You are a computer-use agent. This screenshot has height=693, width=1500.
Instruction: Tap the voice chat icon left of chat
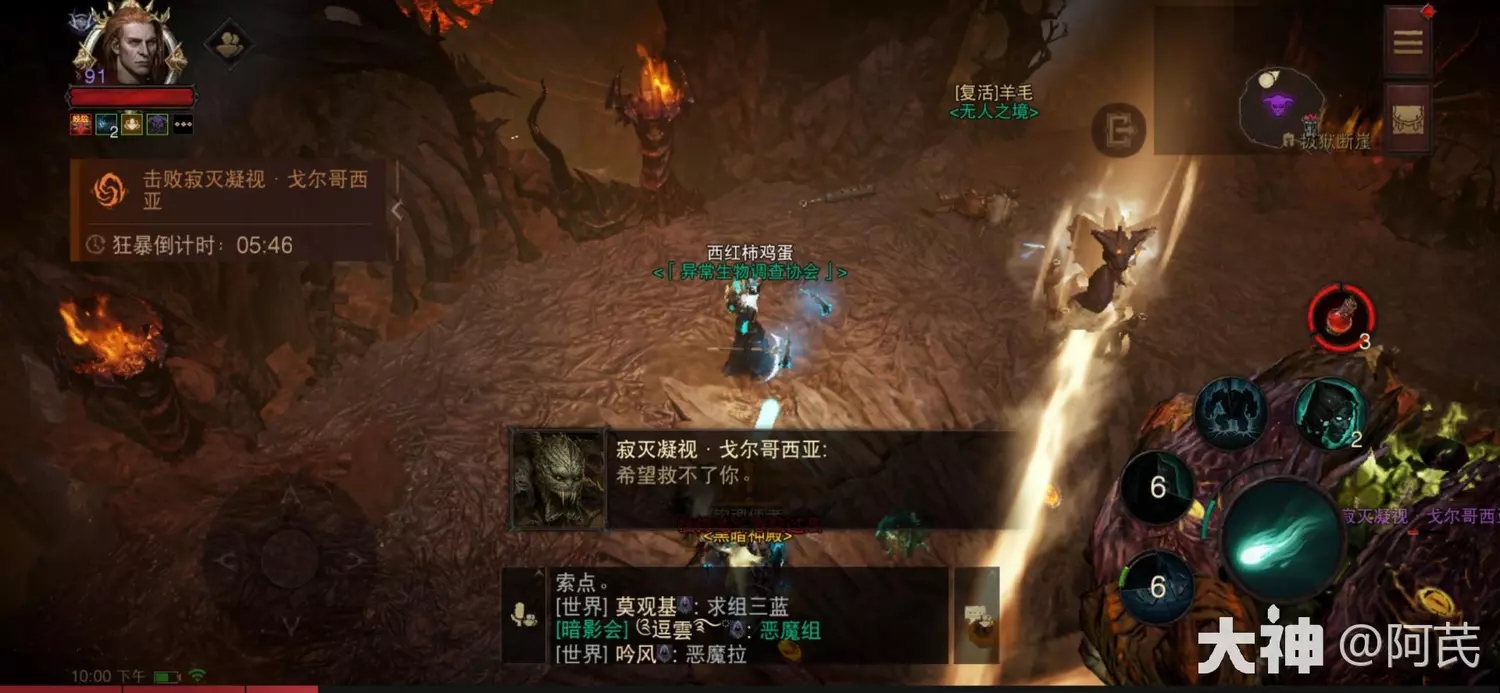523,616
